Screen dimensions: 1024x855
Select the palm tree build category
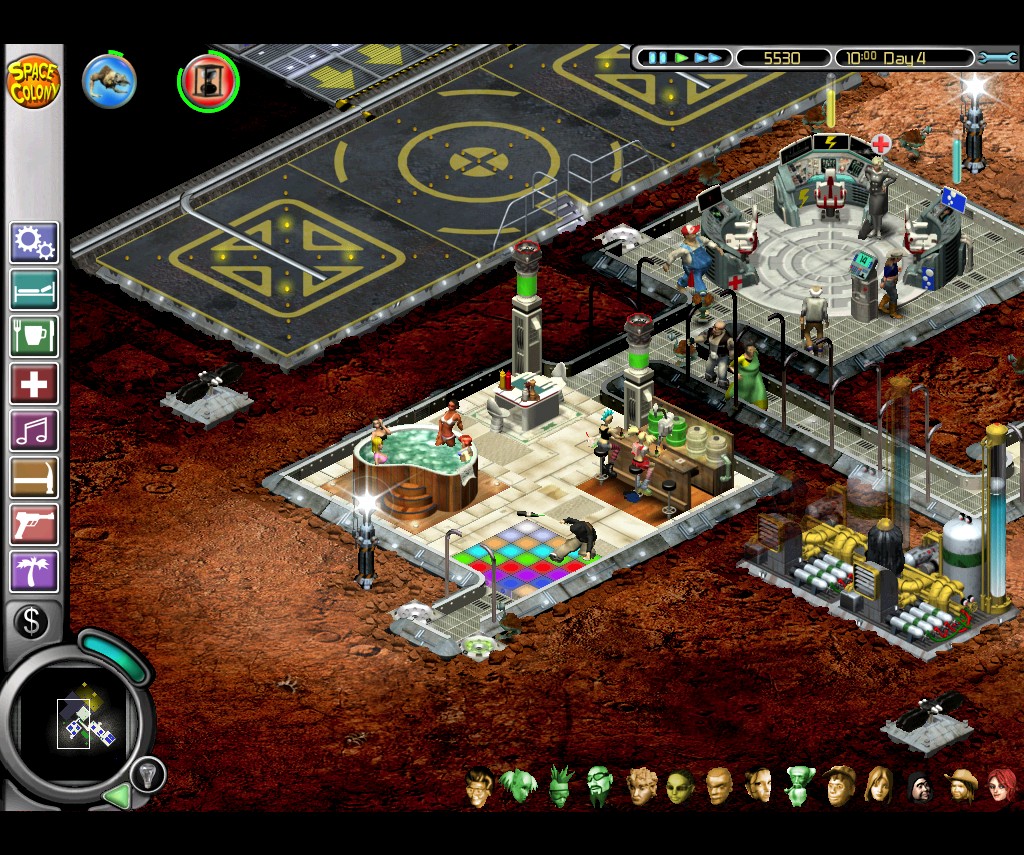[x=35, y=572]
